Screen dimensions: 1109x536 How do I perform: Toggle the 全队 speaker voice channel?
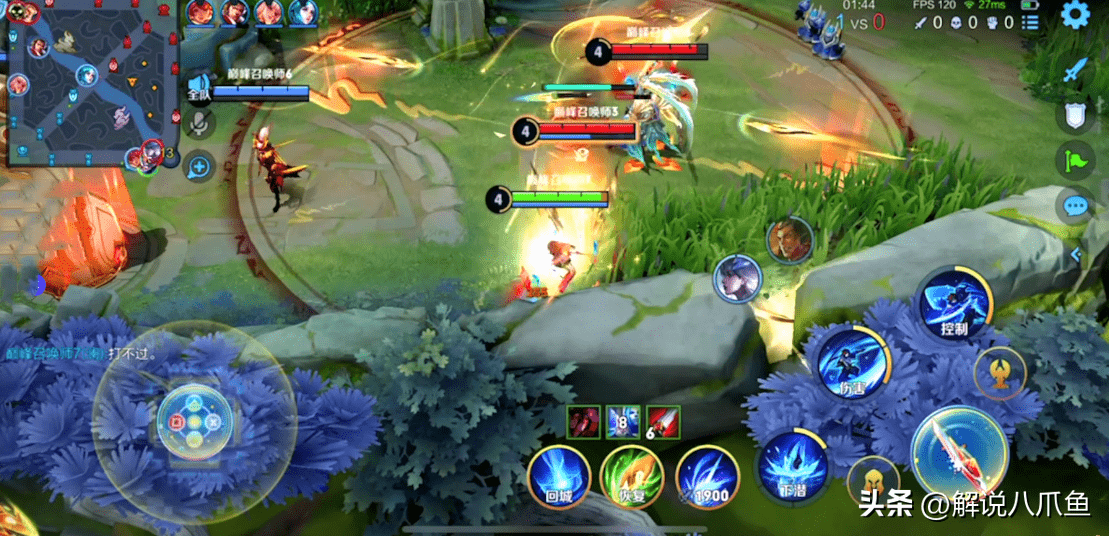coord(199,88)
